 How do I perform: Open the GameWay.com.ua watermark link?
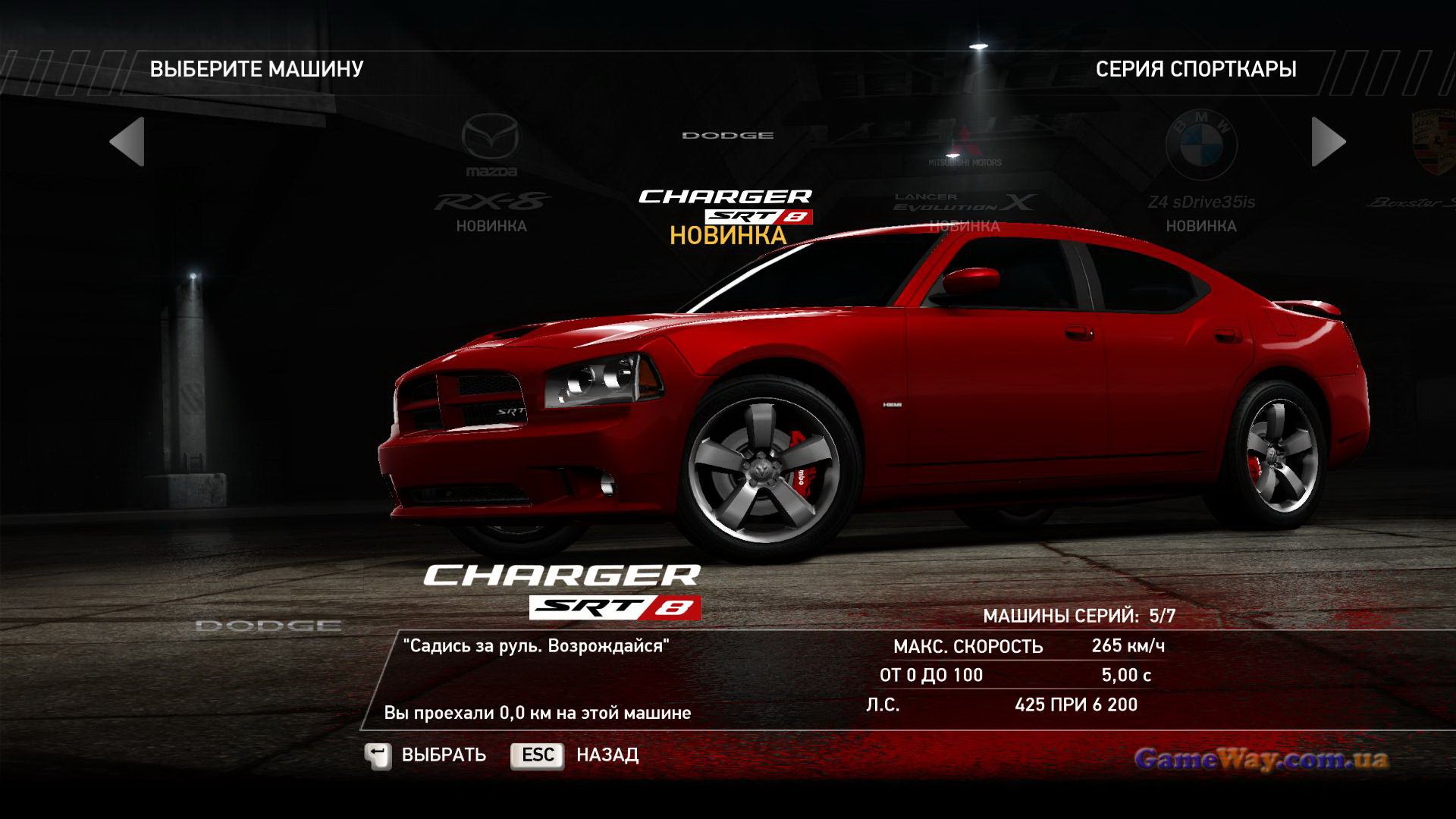click(1262, 758)
